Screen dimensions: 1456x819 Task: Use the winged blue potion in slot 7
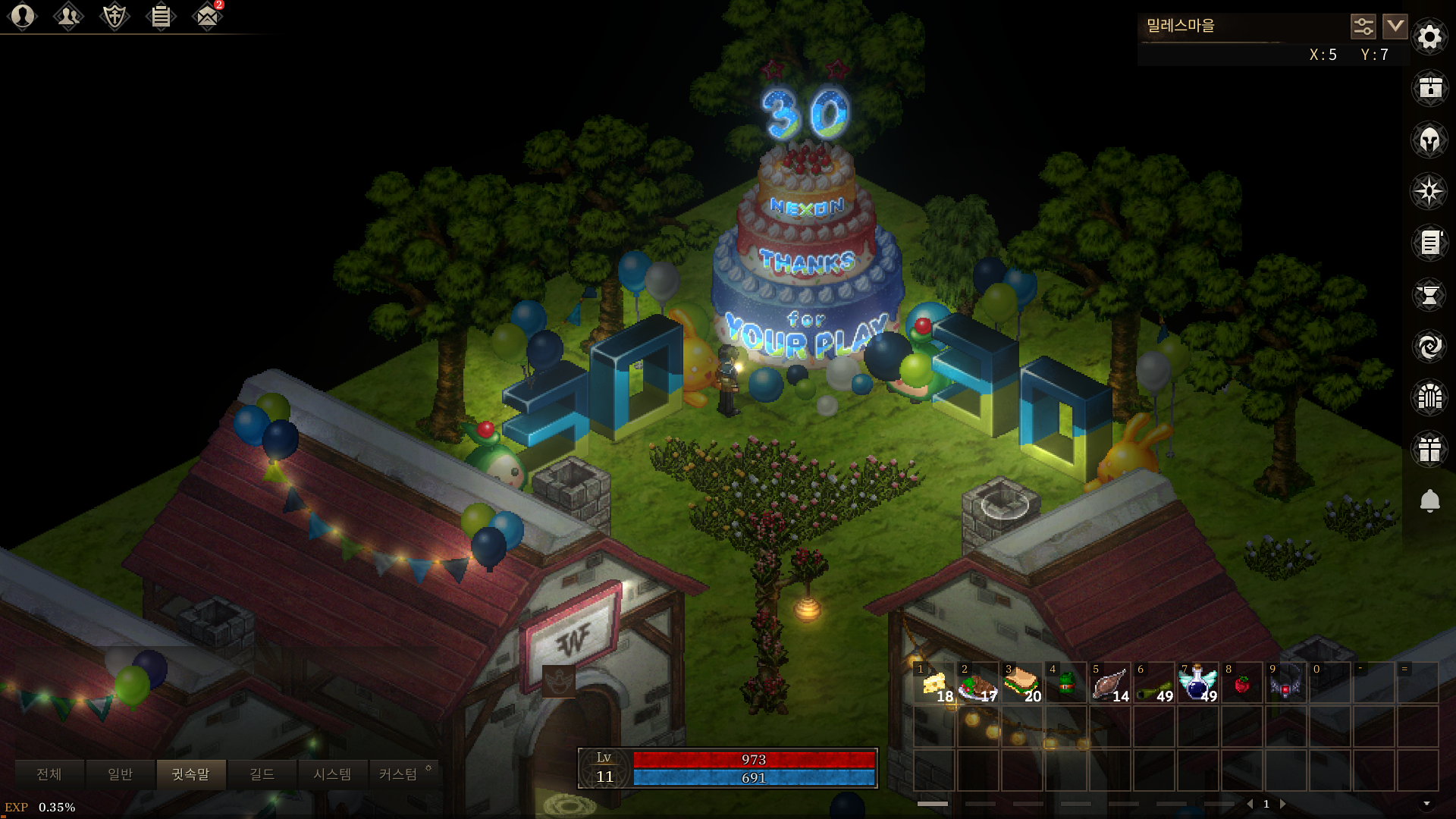tap(1197, 684)
